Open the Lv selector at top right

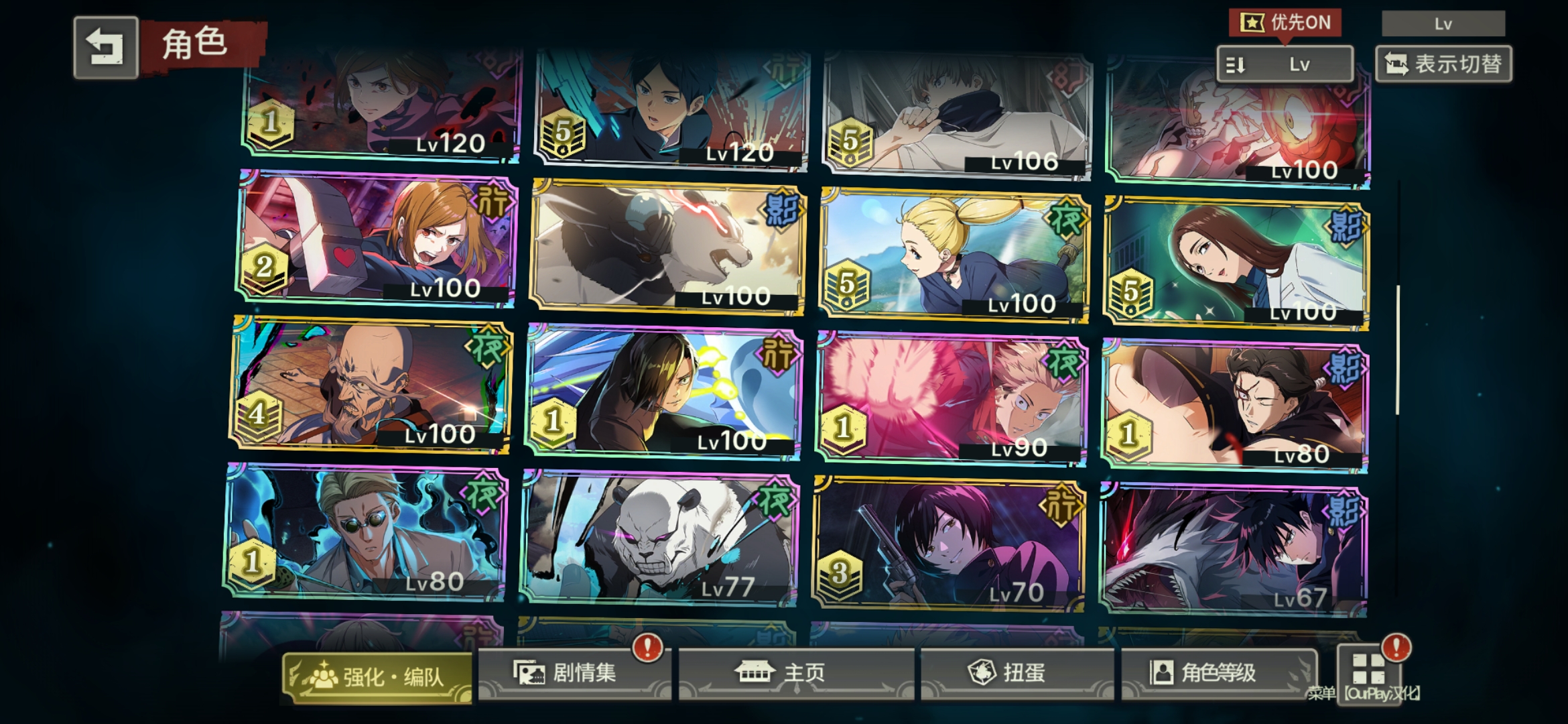1443,24
